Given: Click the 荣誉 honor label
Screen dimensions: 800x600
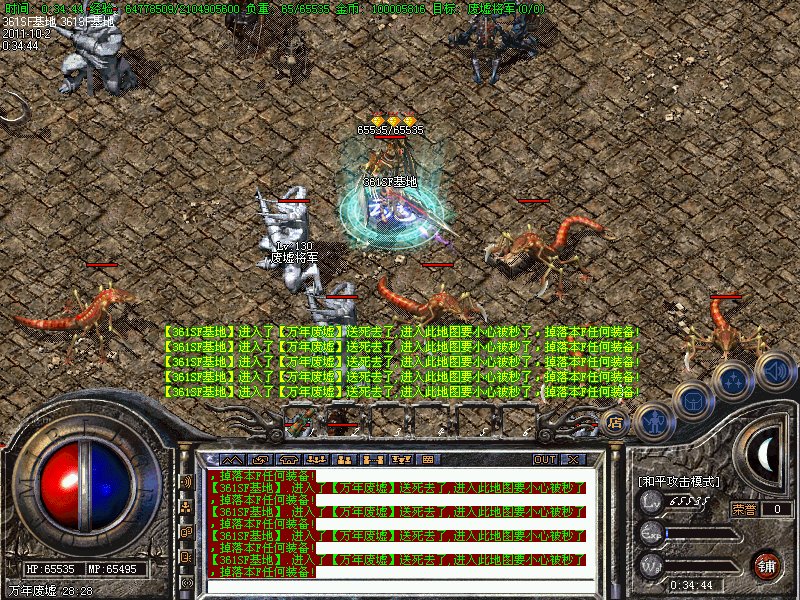Looking at the screenshot, I should pyautogui.click(x=744, y=508).
